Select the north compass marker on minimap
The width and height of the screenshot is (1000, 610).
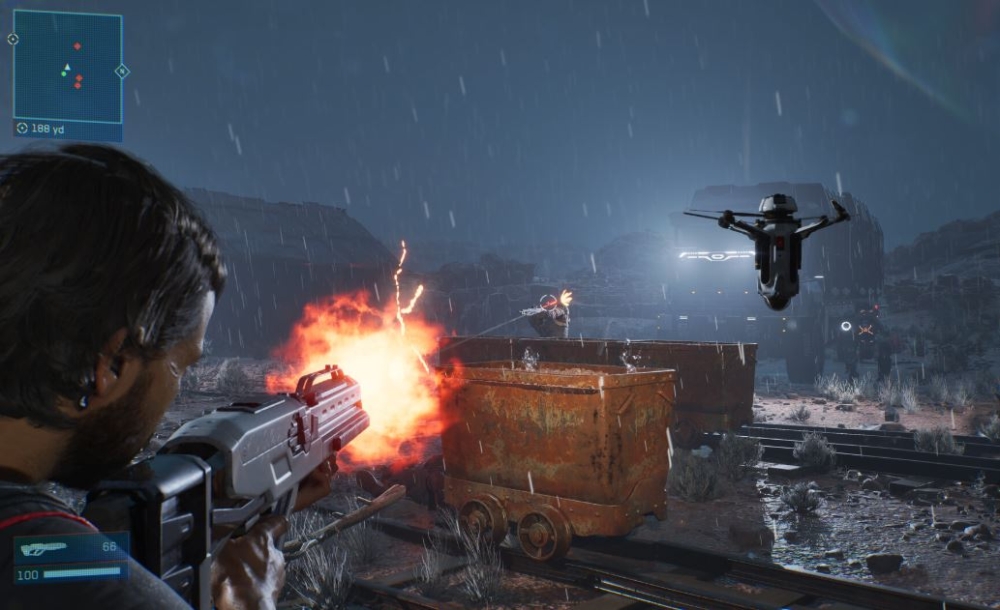(x=122, y=71)
